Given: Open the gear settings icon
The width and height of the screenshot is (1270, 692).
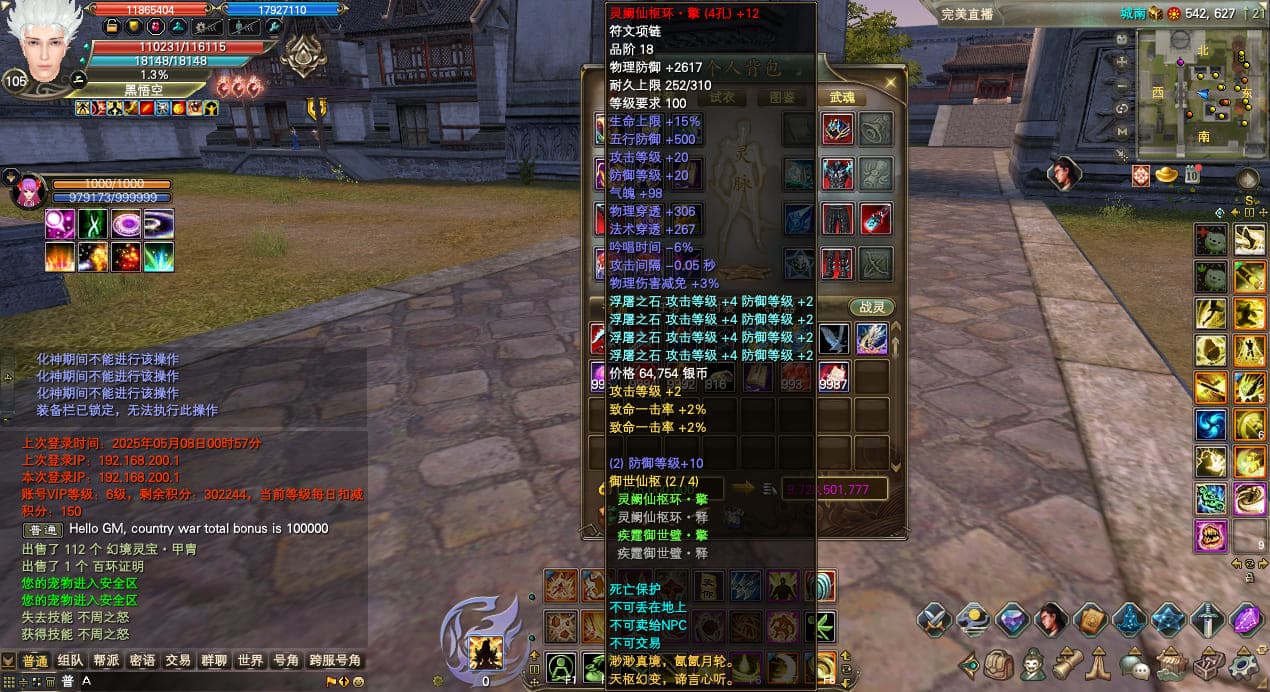Looking at the screenshot, I should coord(1244,663).
